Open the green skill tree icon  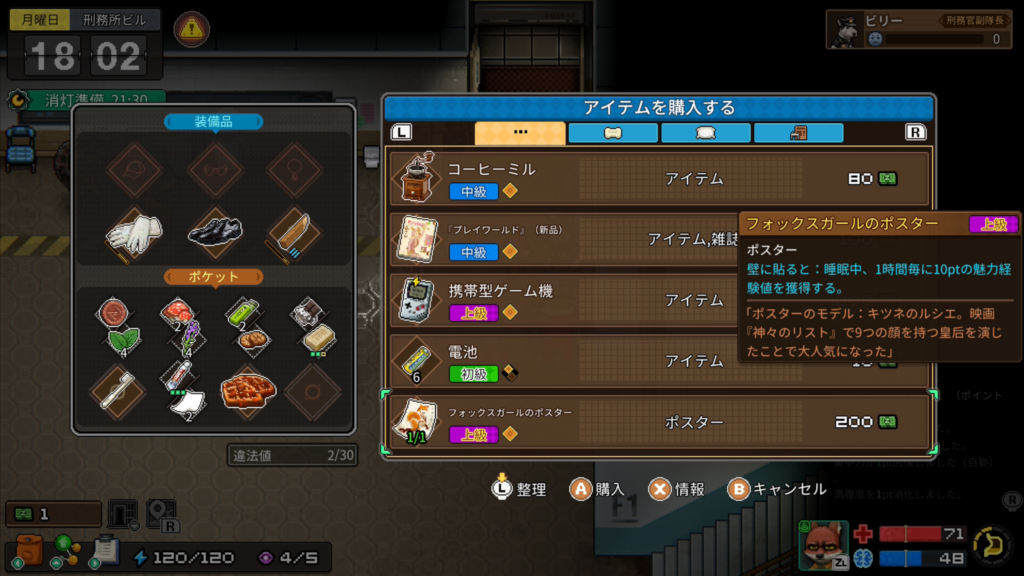point(66,551)
